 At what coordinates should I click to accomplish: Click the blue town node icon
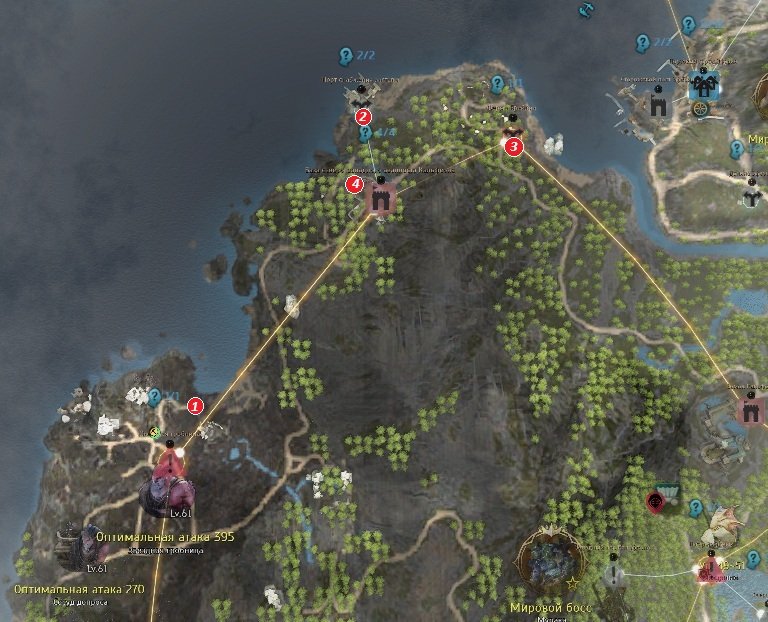(x=704, y=85)
